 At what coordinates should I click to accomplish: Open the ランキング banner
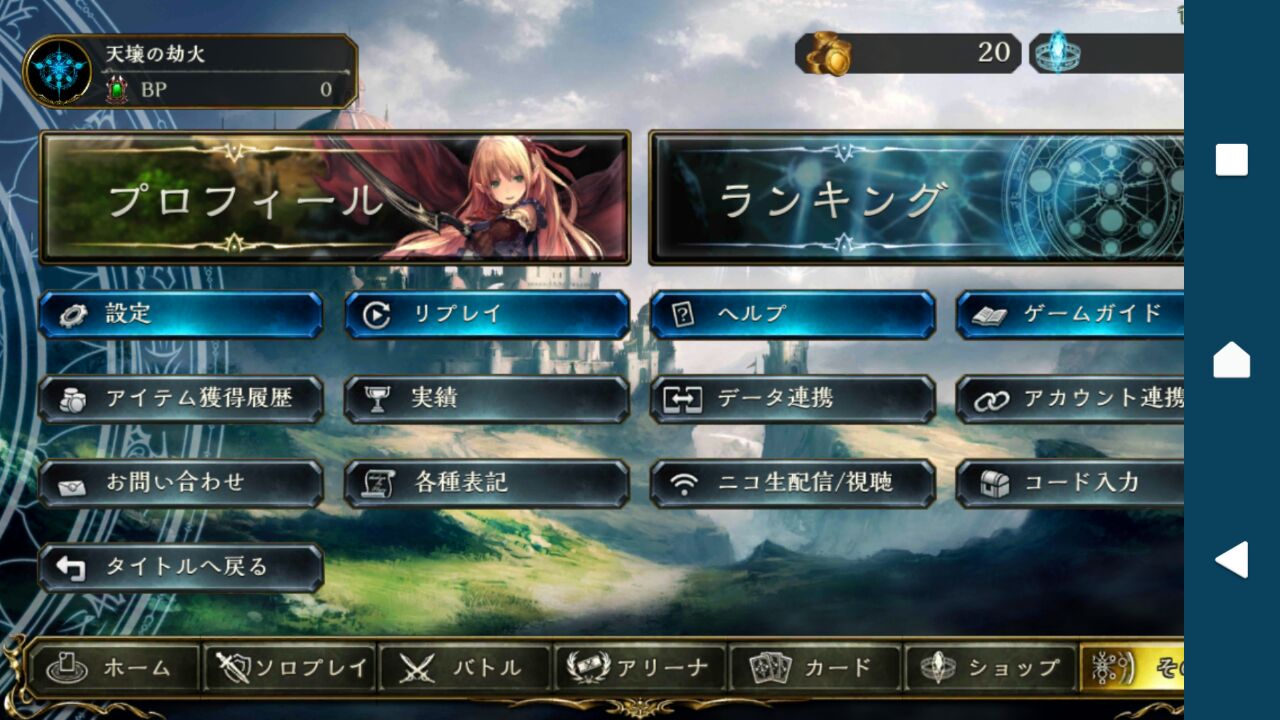(x=915, y=198)
